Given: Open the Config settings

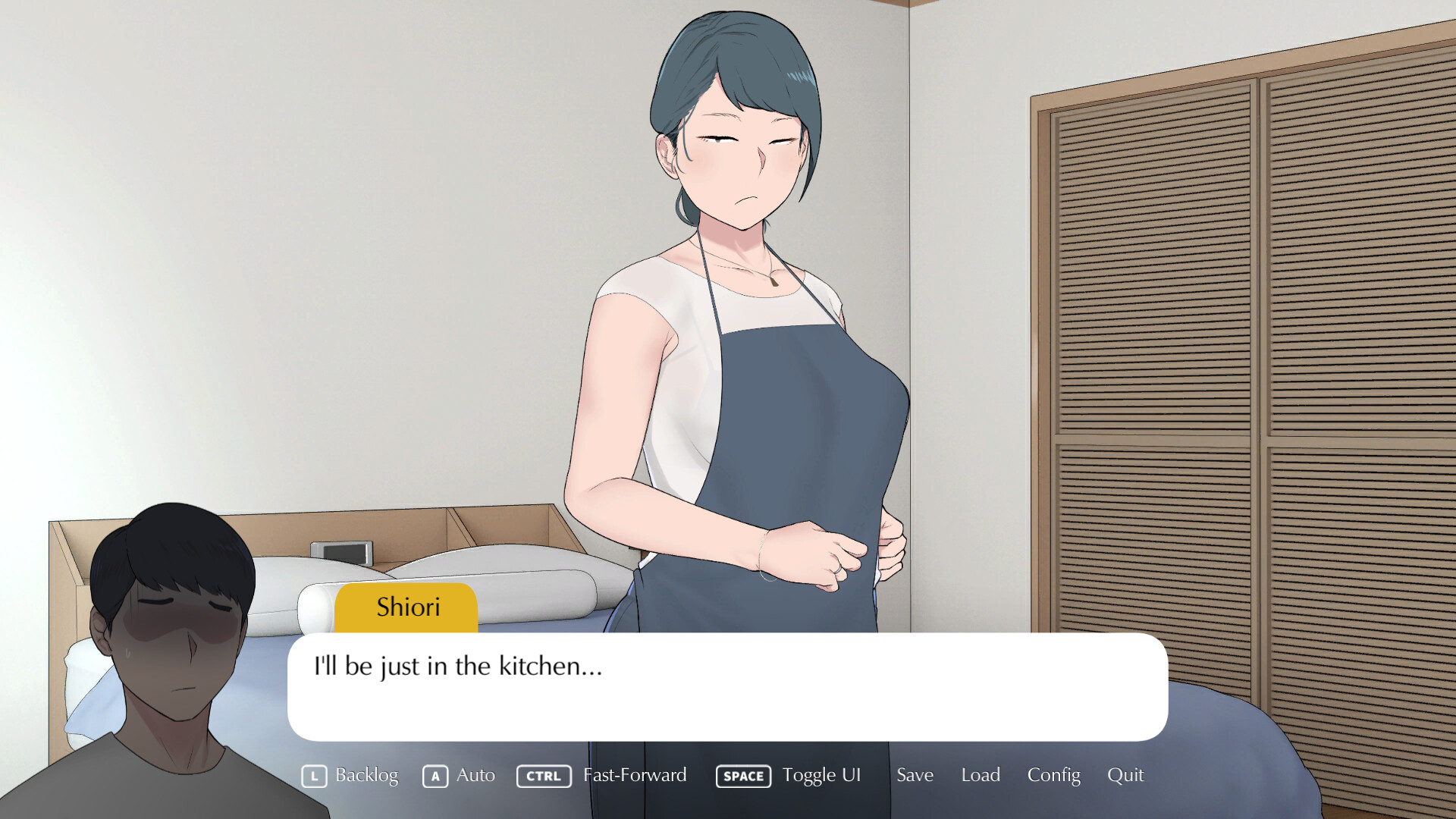Looking at the screenshot, I should click(1053, 775).
